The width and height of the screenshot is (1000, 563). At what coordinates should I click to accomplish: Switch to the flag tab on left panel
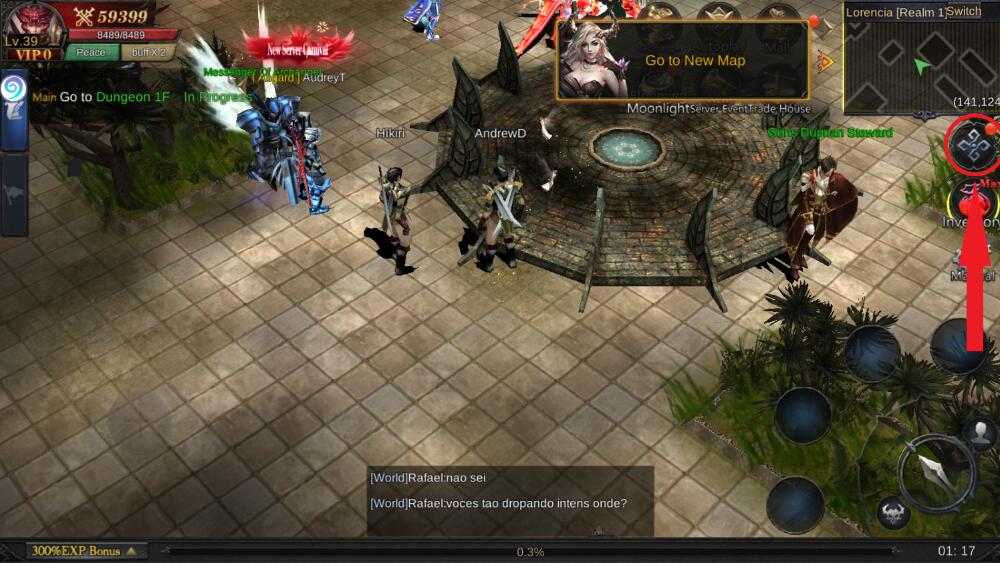(14, 193)
